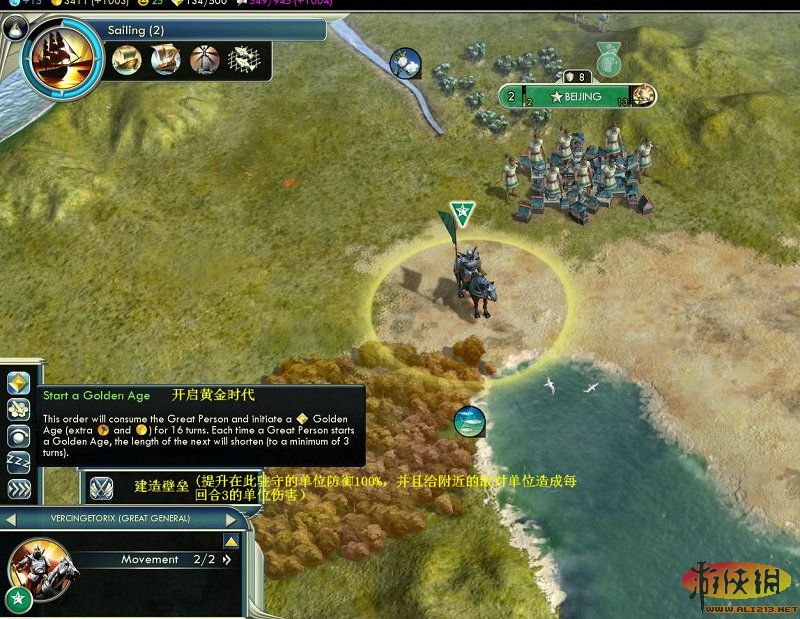This screenshot has height=619, width=800.
Task: Toggle the yellow triangle panel expander
Action: [230, 541]
